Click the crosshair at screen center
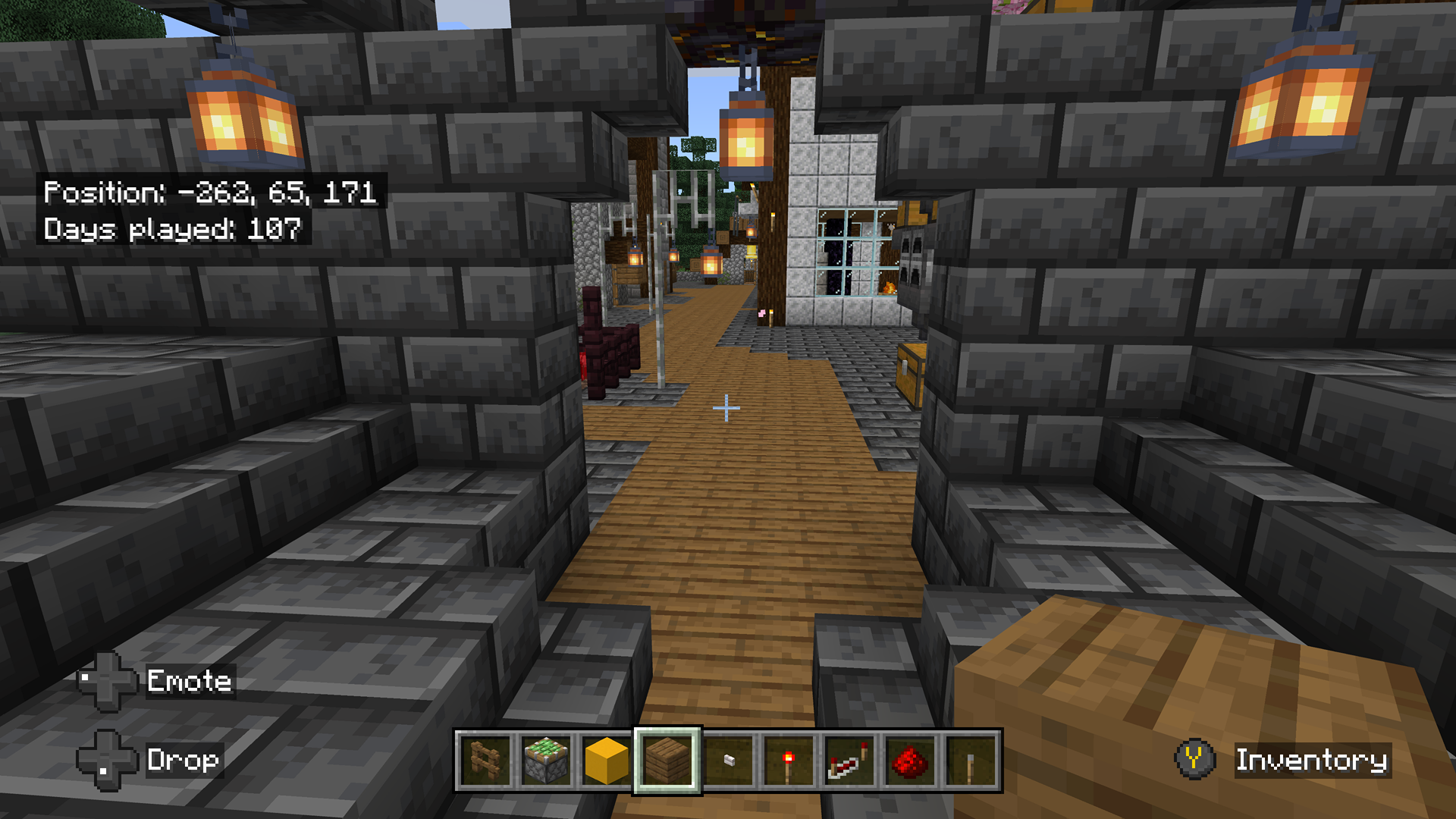The height and width of the screenshot is (819, 1456). tap(728, 408)
